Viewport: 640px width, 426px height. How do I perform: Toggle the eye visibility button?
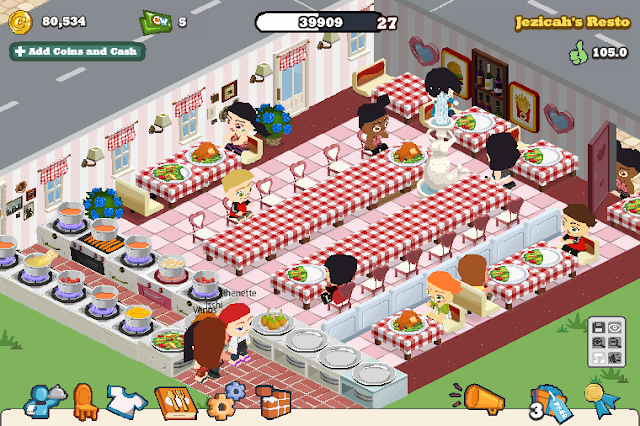(x=614, y=328)
